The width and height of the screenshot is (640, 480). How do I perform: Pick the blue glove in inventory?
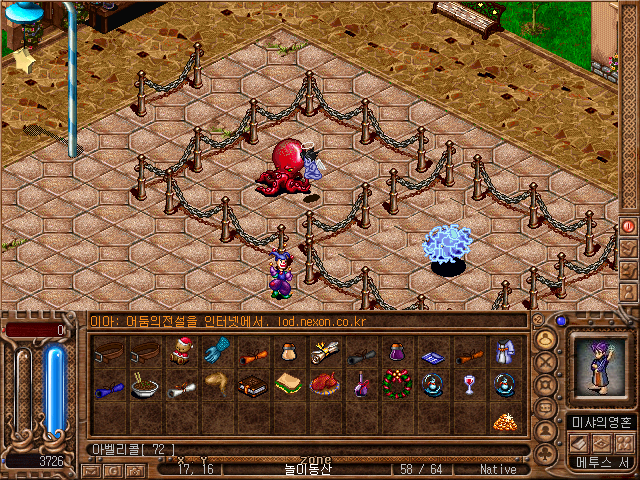tap(215, 351)
